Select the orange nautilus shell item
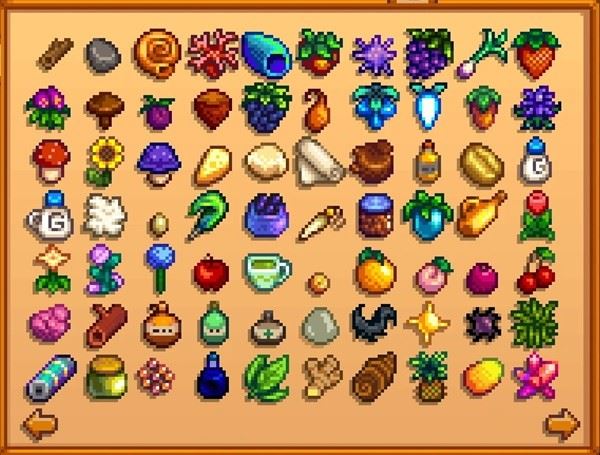Image resolution: width=600 pixels, height=455 pixels. (x=156, y=51)
